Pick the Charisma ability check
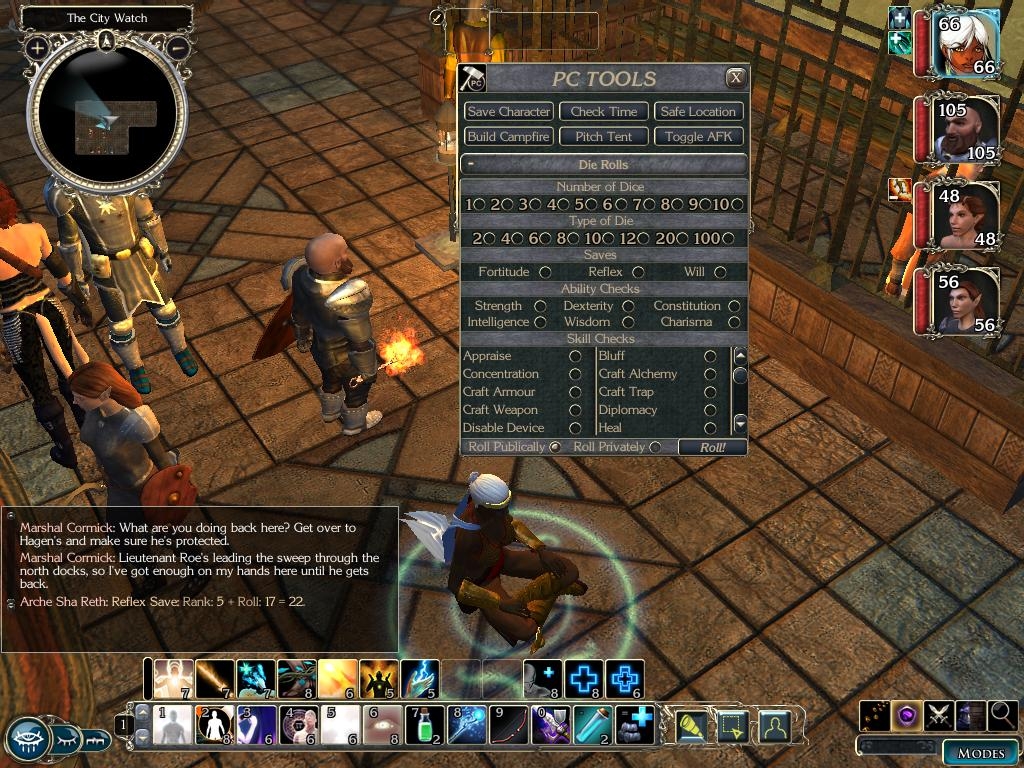Image resolution: width=1024 pixels, height=768 pixels. (x=735, y=322)
